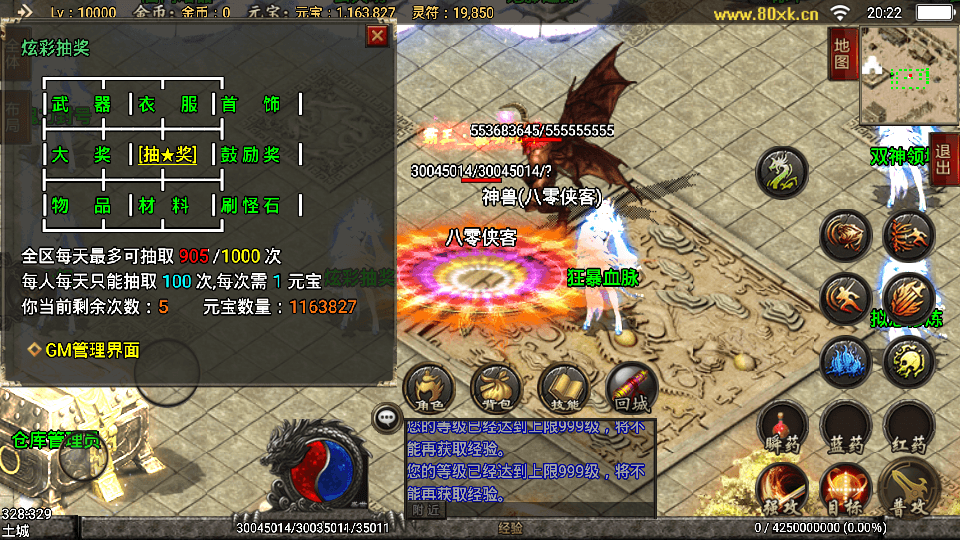Pick the 首饰 jewelry lottery category
The image size is (960, 540).
click(251, 105)
